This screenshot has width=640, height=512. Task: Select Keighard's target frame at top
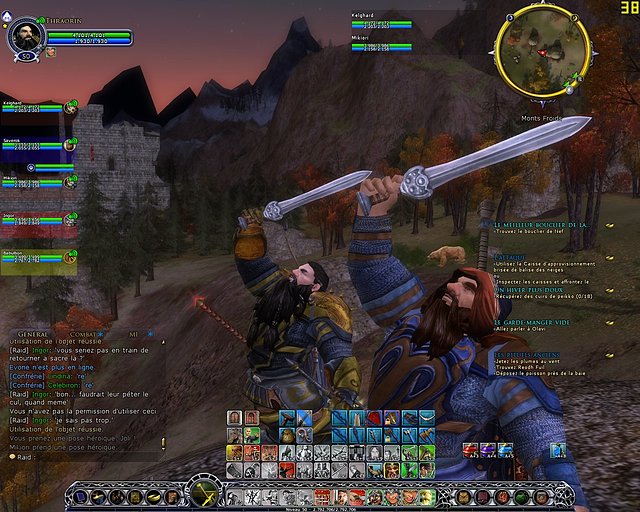click(381, 21)
